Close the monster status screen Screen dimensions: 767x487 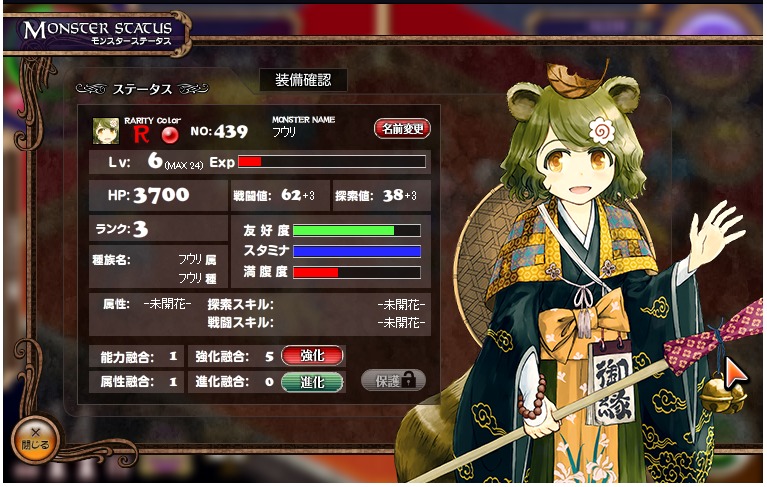point(35,438)
